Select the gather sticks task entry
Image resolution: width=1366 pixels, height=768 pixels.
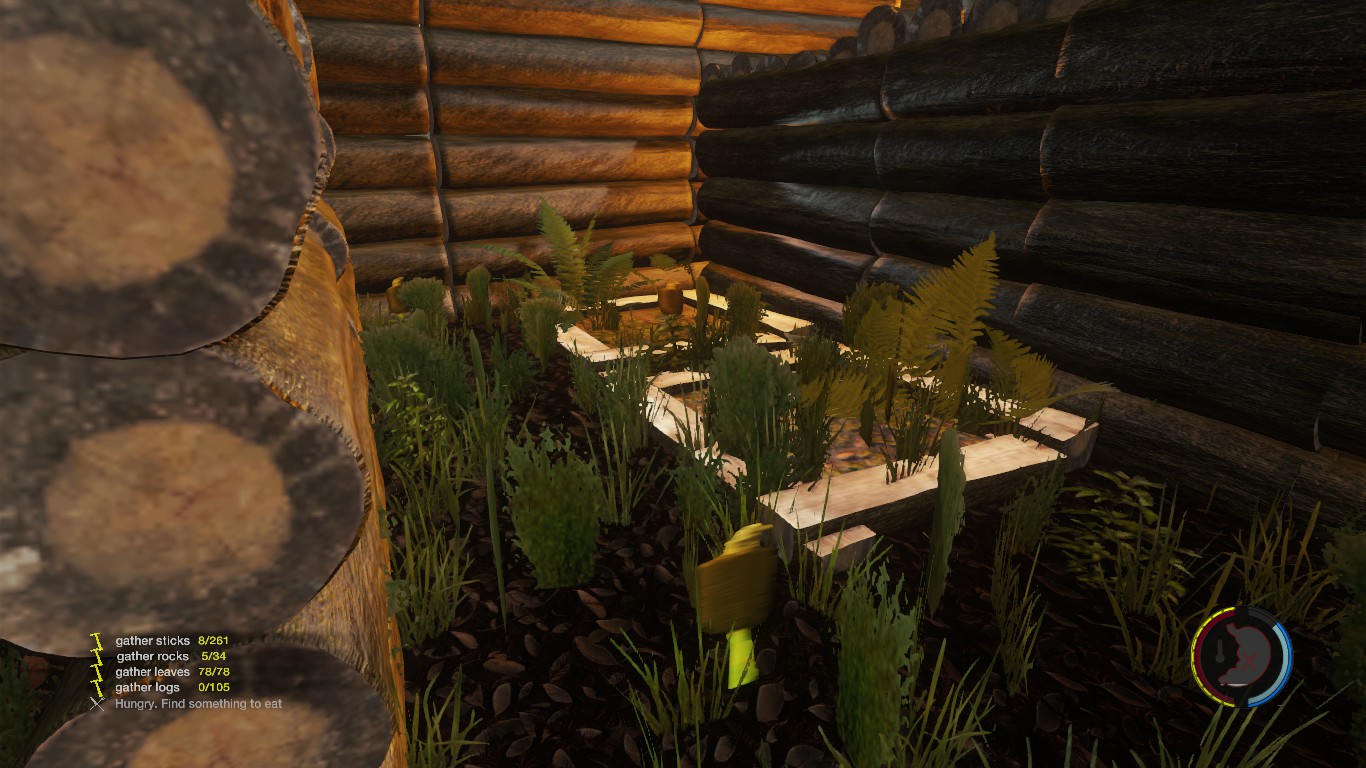pyautogui.click(x=171, y=640)
